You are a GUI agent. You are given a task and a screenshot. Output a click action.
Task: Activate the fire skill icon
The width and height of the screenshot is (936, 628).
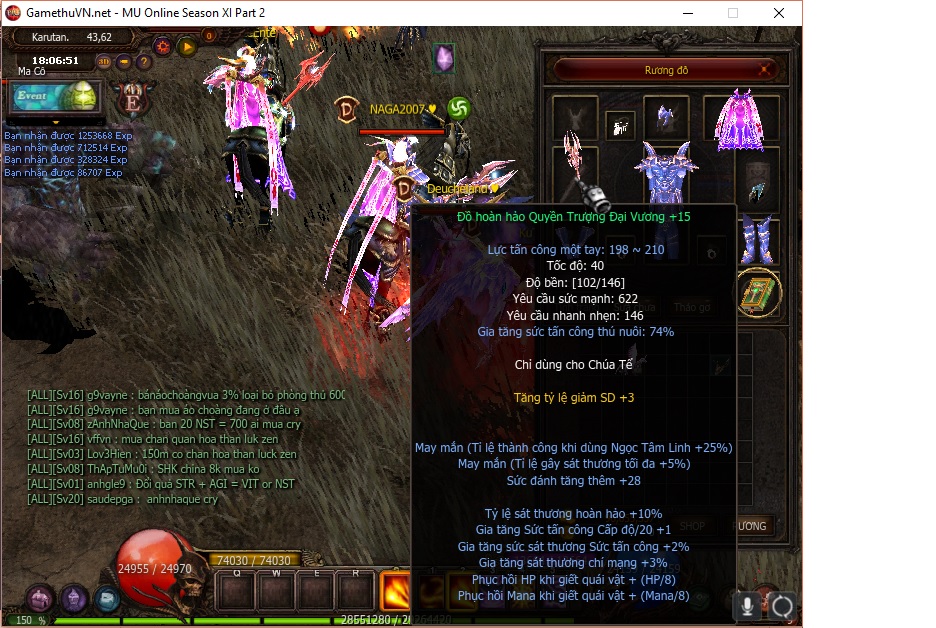397,590
